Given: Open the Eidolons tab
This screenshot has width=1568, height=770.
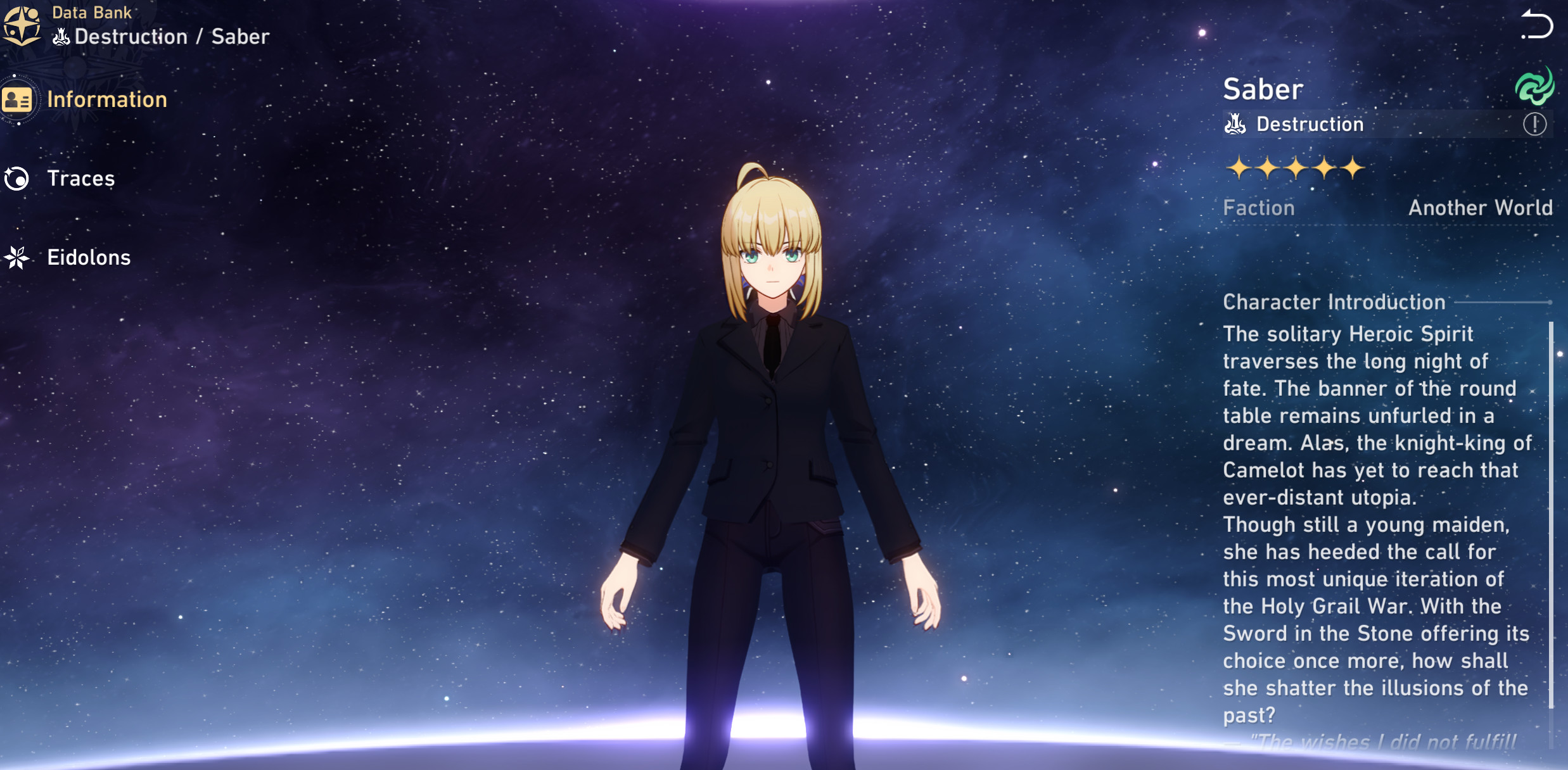Looking at the screenshot, I should pyautogui.click(x=88, y=257).
